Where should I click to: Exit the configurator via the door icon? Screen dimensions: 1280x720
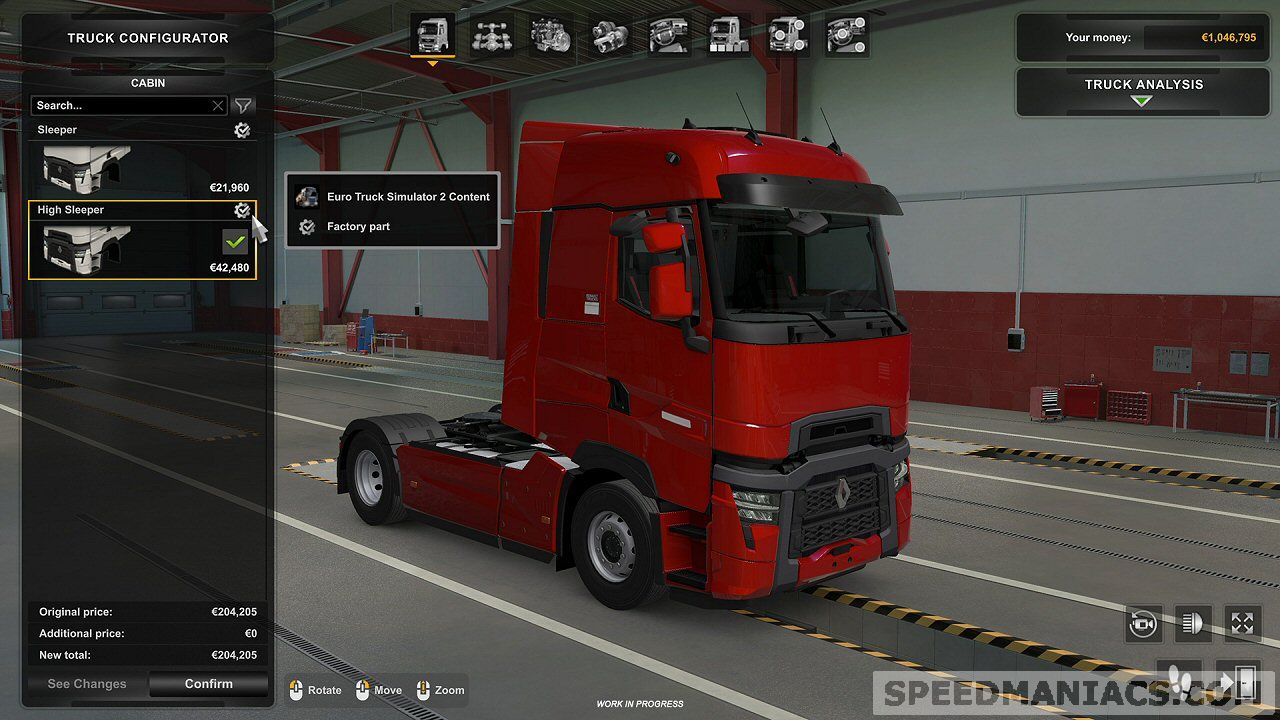(x=1242, y=682)
